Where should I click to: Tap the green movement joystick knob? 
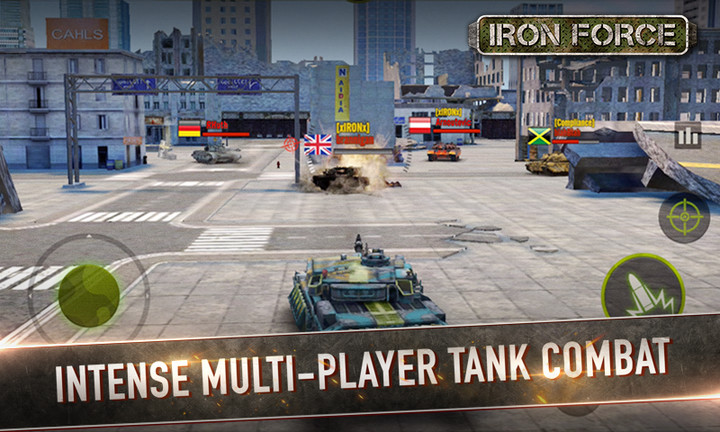pos(88,293)
